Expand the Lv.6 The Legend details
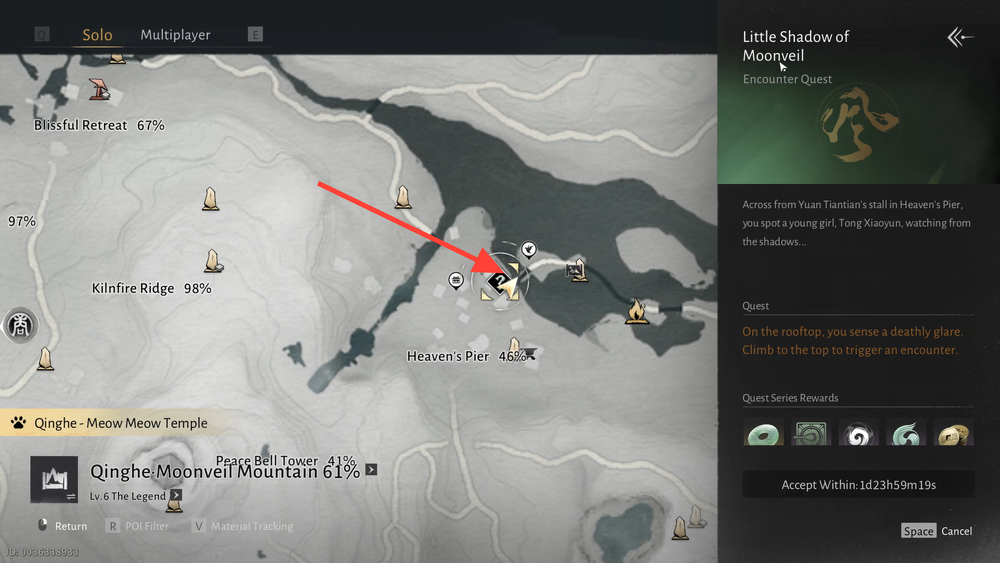The image size is (1000, 563). (176, 494)
